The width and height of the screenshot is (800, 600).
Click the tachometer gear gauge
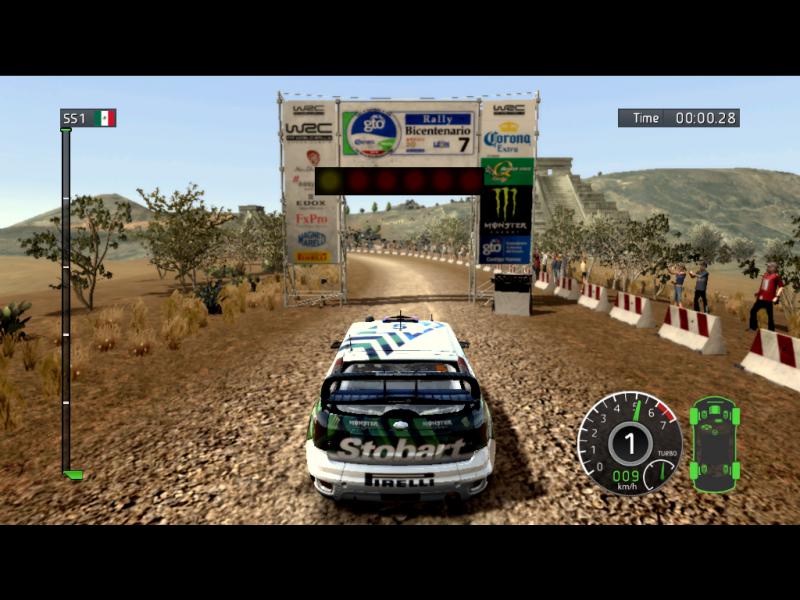click(x=630, y=442)
